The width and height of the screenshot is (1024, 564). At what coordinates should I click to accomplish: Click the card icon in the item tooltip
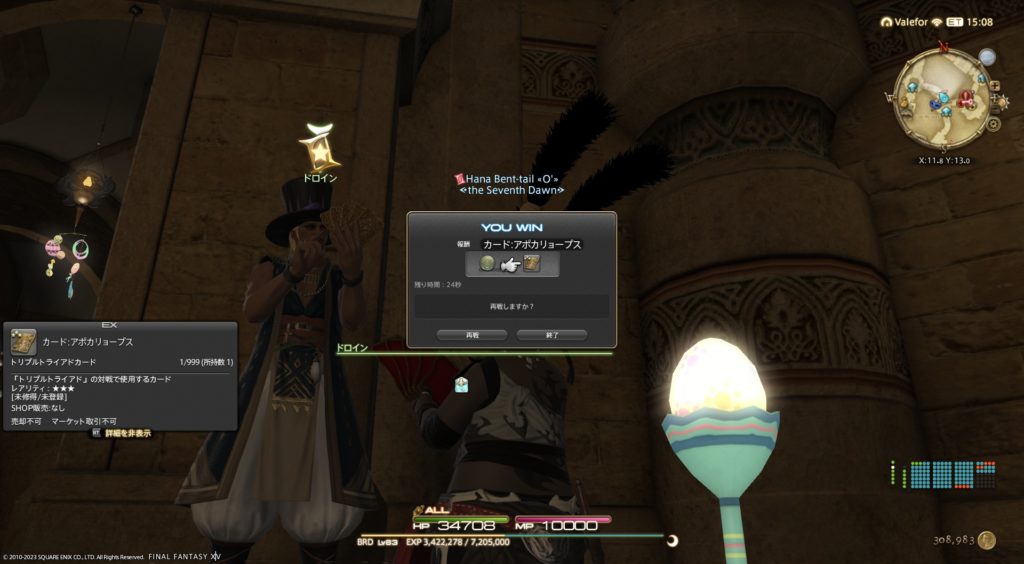coord(23,341)
